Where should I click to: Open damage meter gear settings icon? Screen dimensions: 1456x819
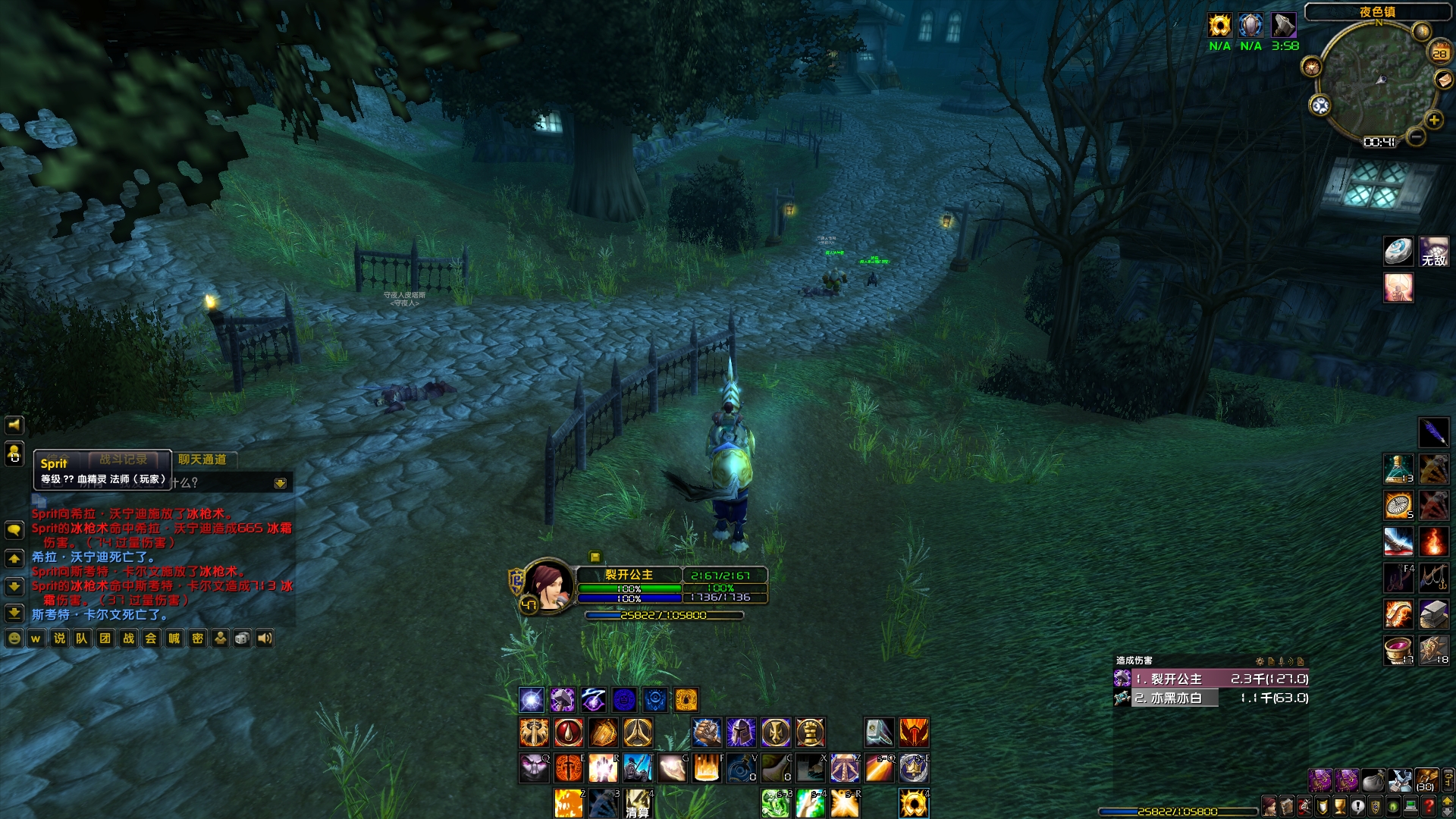click(1260, 661)
